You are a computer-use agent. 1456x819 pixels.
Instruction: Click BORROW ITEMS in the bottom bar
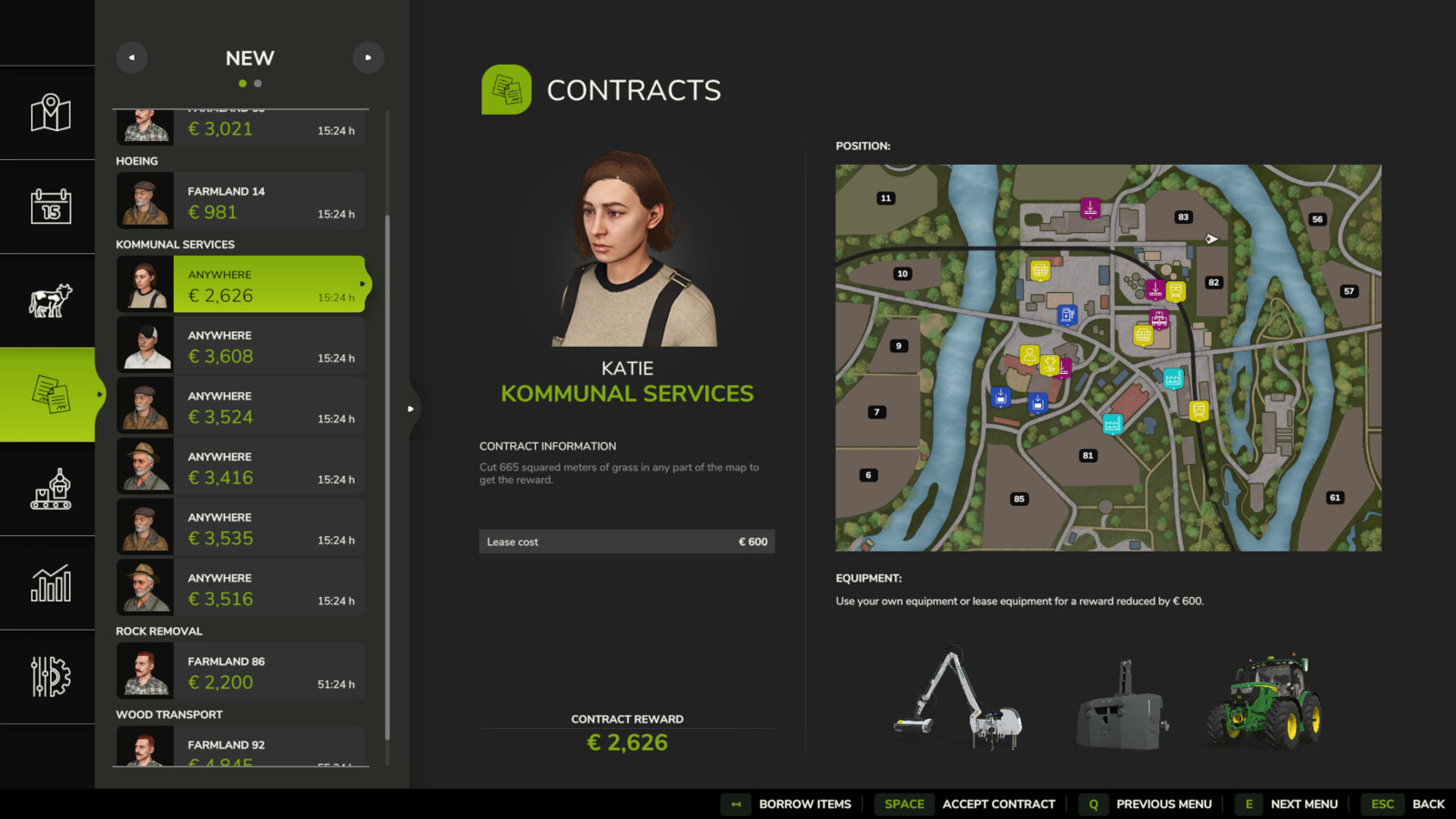[x=804, y=804]
